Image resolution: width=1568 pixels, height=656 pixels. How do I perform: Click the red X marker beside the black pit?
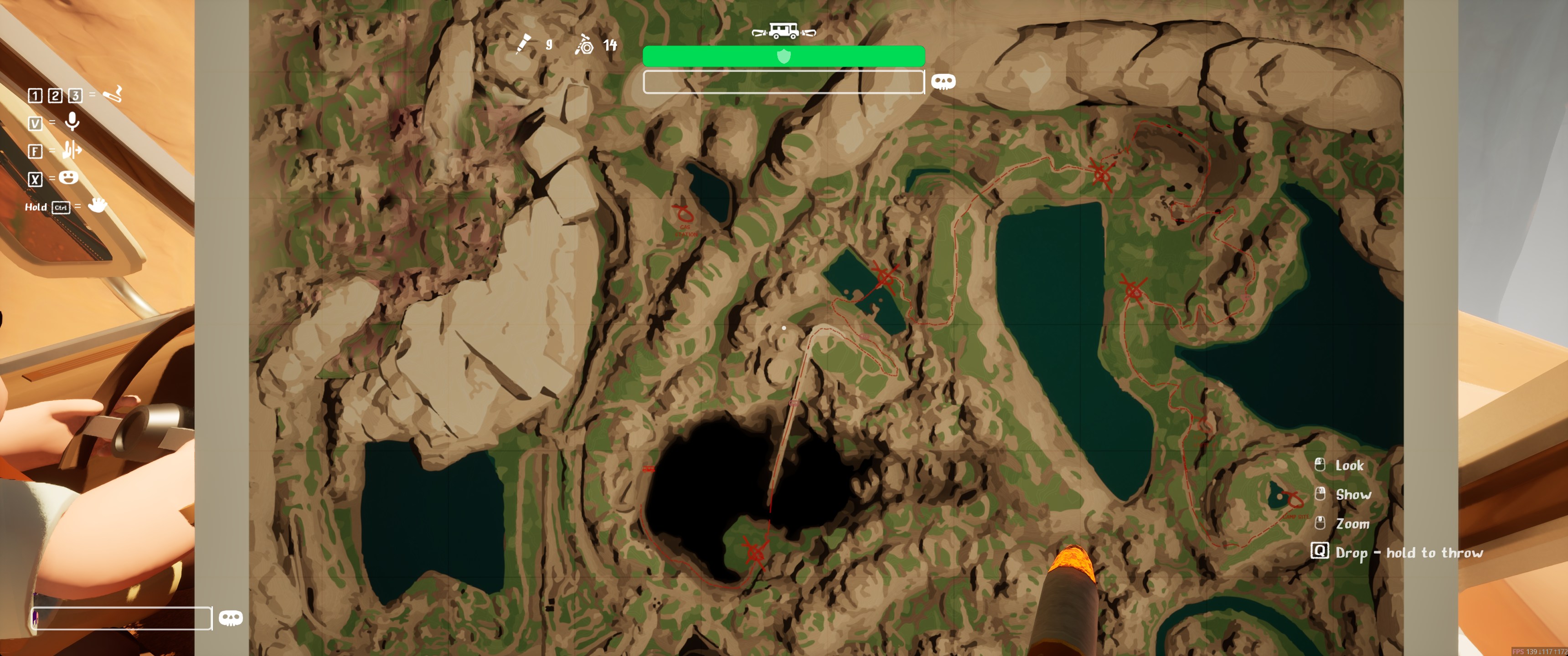pyautogui.click(x=755, y=551)
